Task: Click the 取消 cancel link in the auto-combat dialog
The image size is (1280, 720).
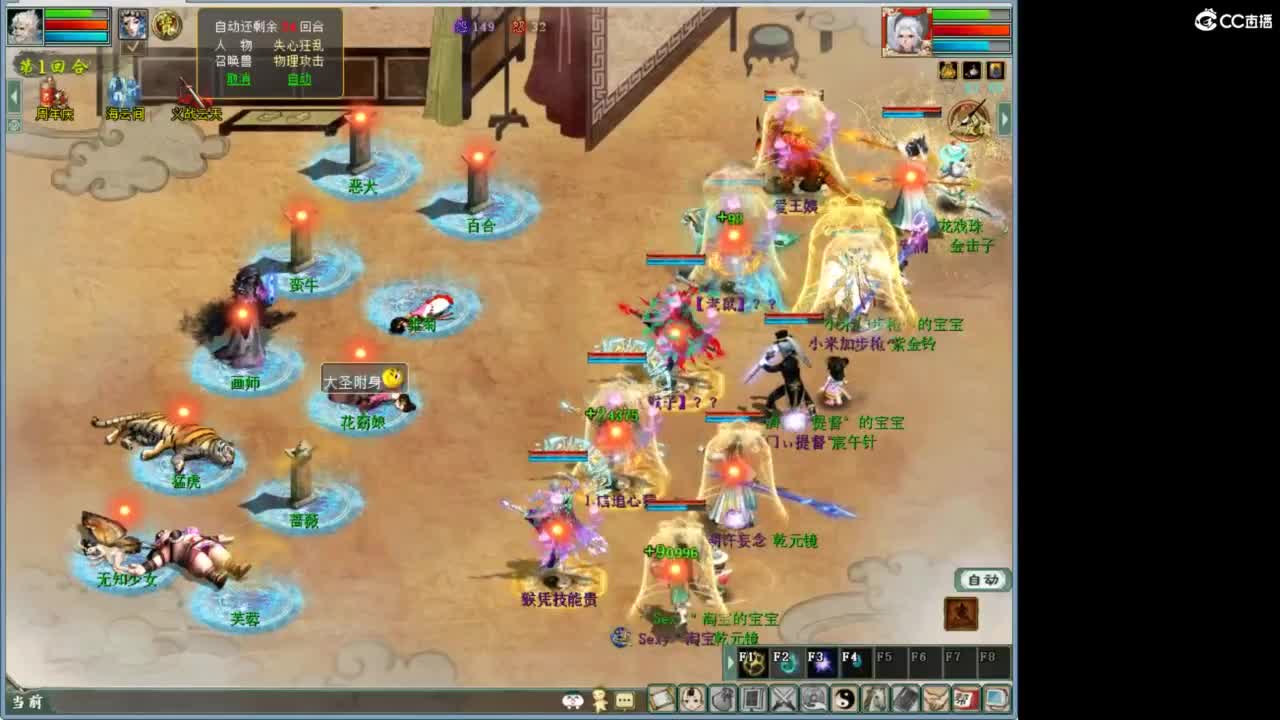Action: [238, 78]
